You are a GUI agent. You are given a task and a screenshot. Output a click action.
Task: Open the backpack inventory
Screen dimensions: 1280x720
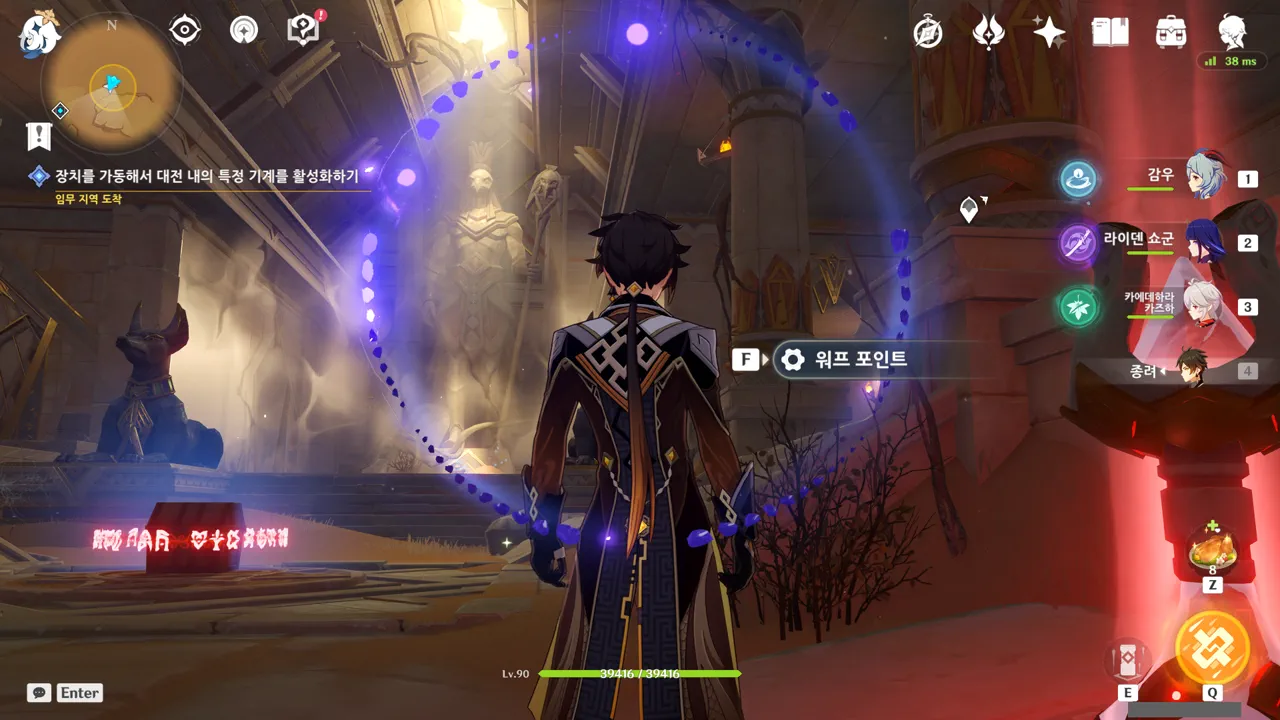(1170, 33)
